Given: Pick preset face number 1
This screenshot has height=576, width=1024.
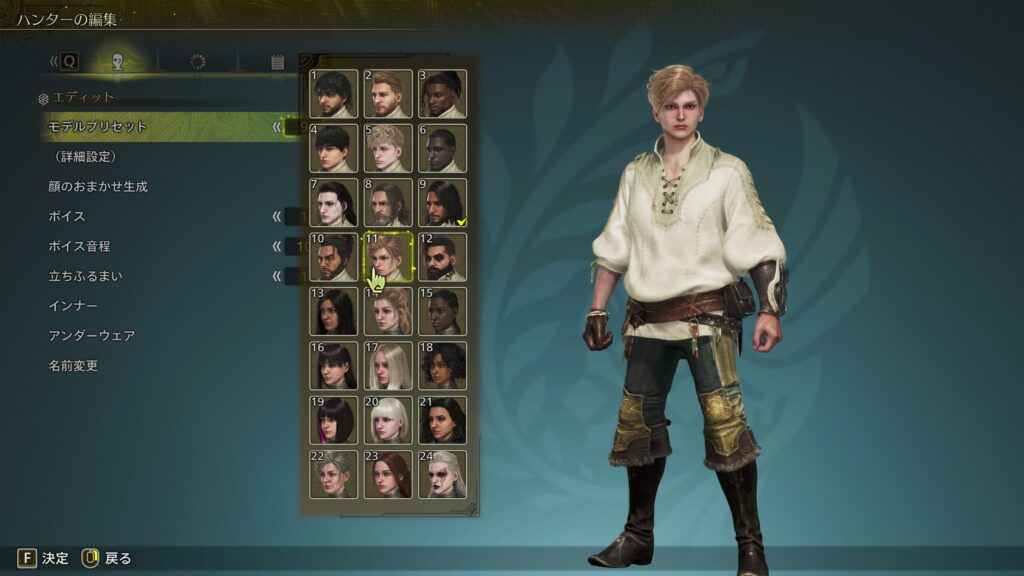Looking at the screenshot, I should [x=333, y=94].
